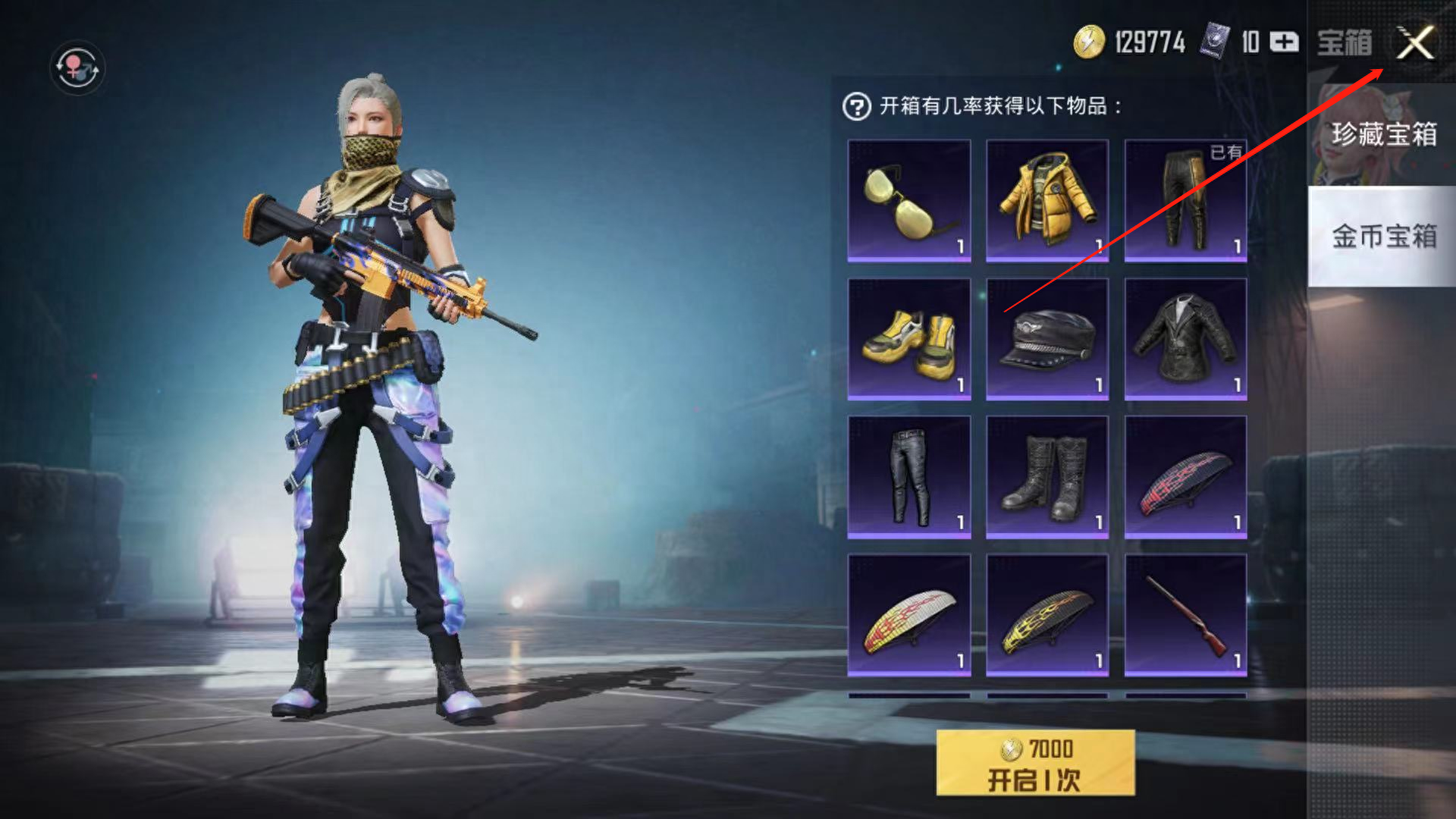
Task: Select the black leather pants tile
Action: coord(908,477)
